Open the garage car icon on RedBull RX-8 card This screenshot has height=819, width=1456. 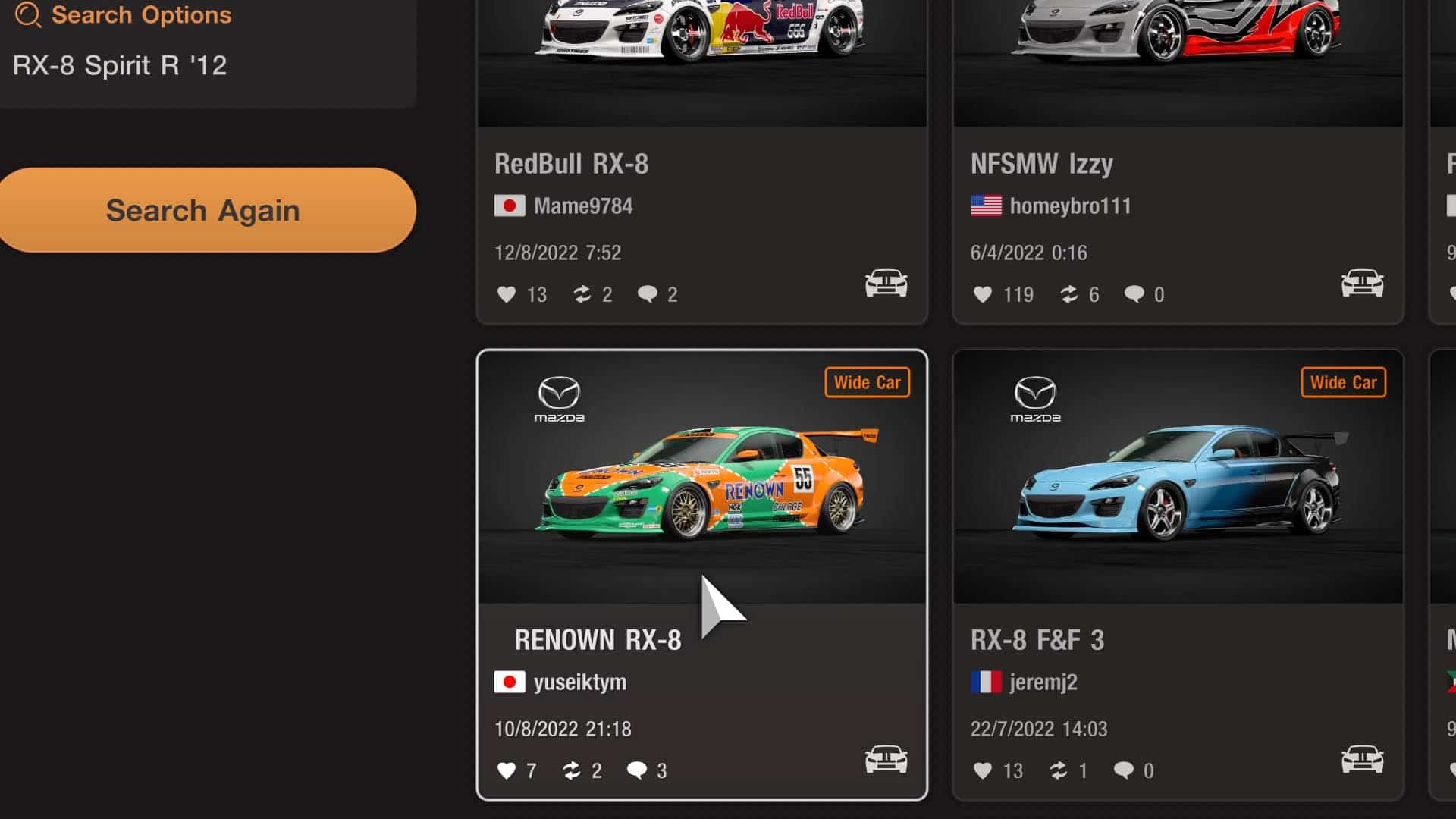tap(884, 283)
